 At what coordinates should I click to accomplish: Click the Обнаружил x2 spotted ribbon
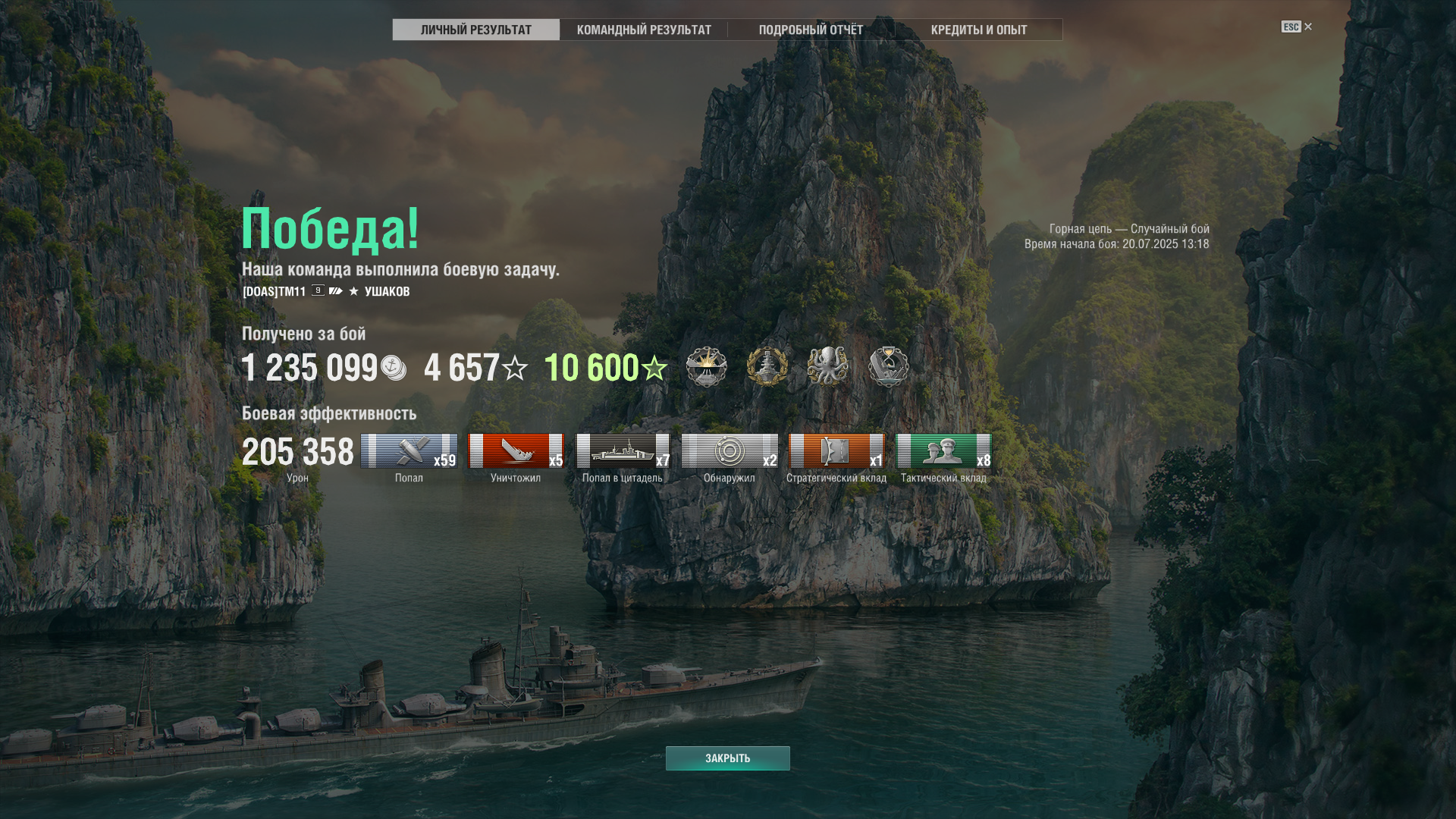[x=730, y=451]
